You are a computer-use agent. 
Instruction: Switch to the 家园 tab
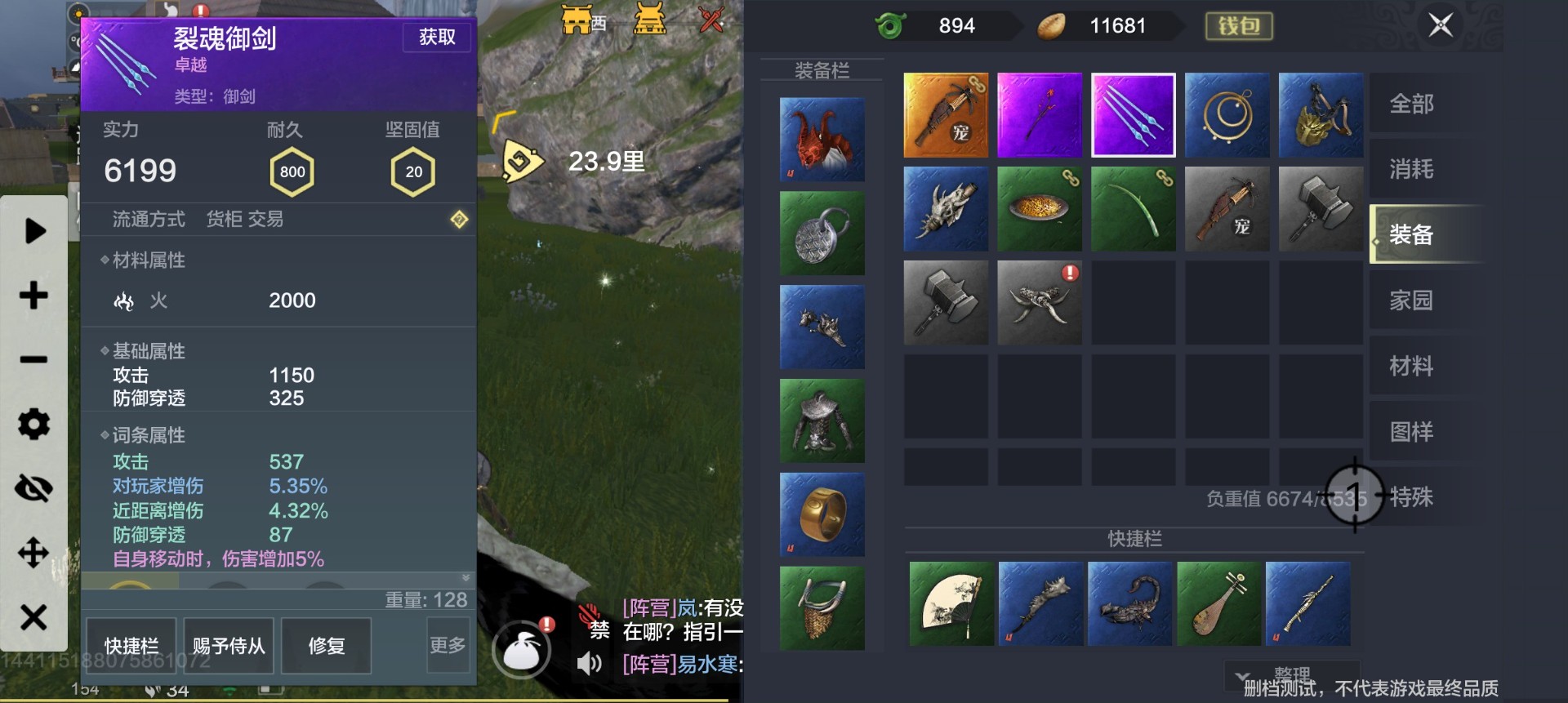pyautogui.click(x=1411, y=300)
